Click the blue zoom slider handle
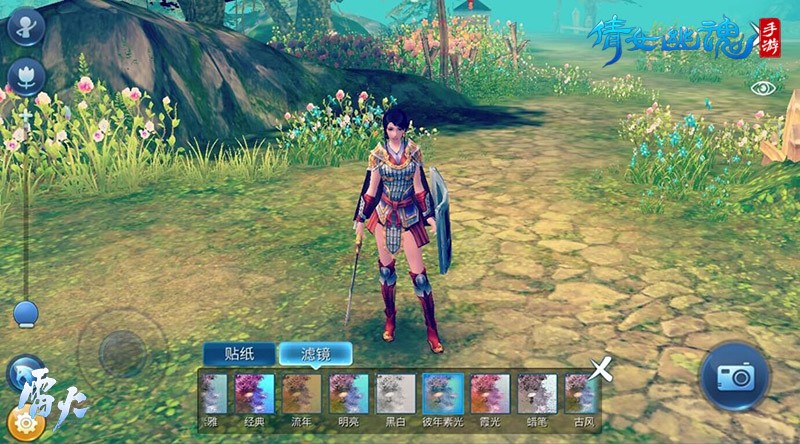This screenshot has height=444, width=800. point(26,314)
